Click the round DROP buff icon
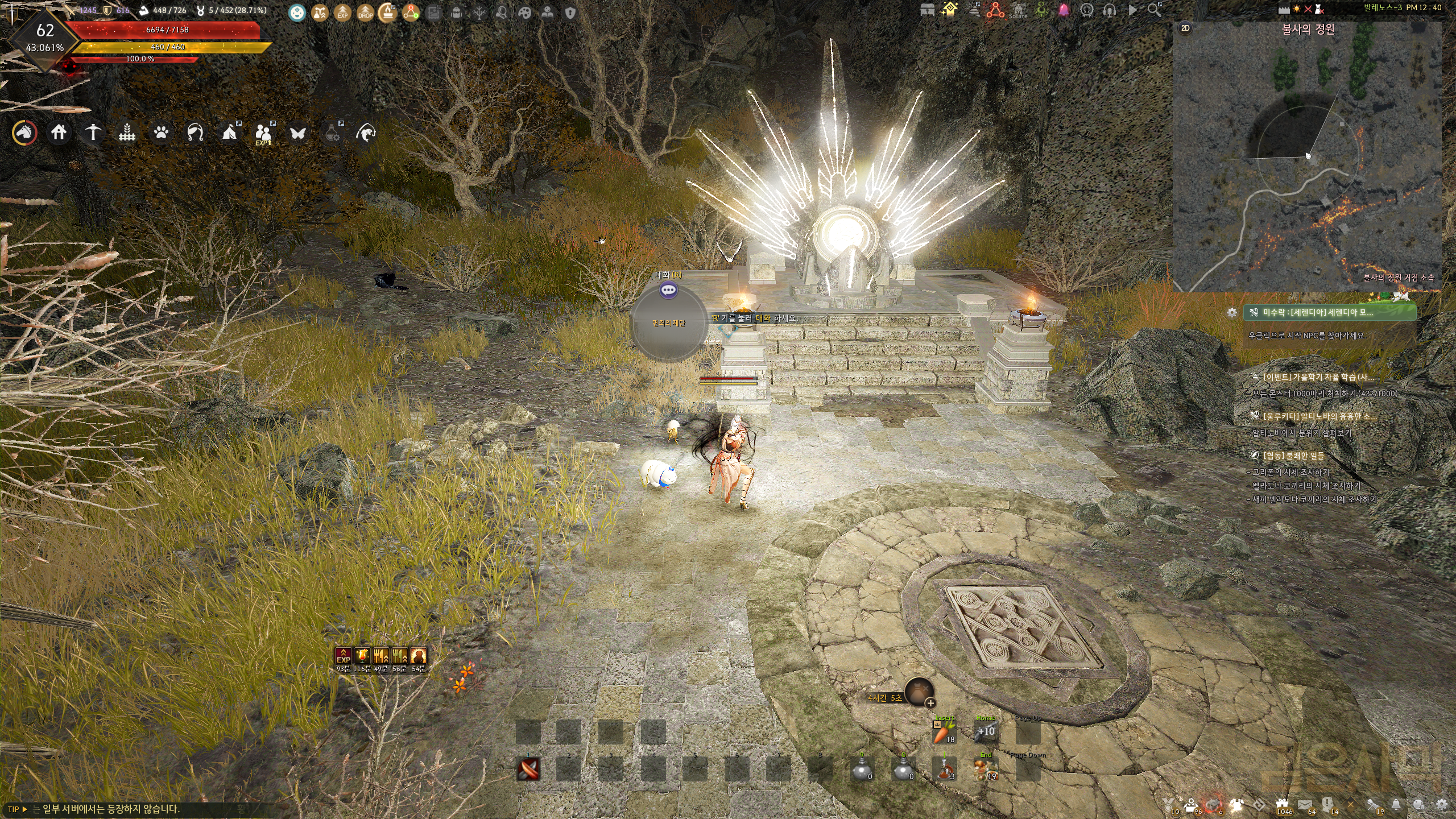This screenshot has height=819, width=1456. click(x=365, y=12)
